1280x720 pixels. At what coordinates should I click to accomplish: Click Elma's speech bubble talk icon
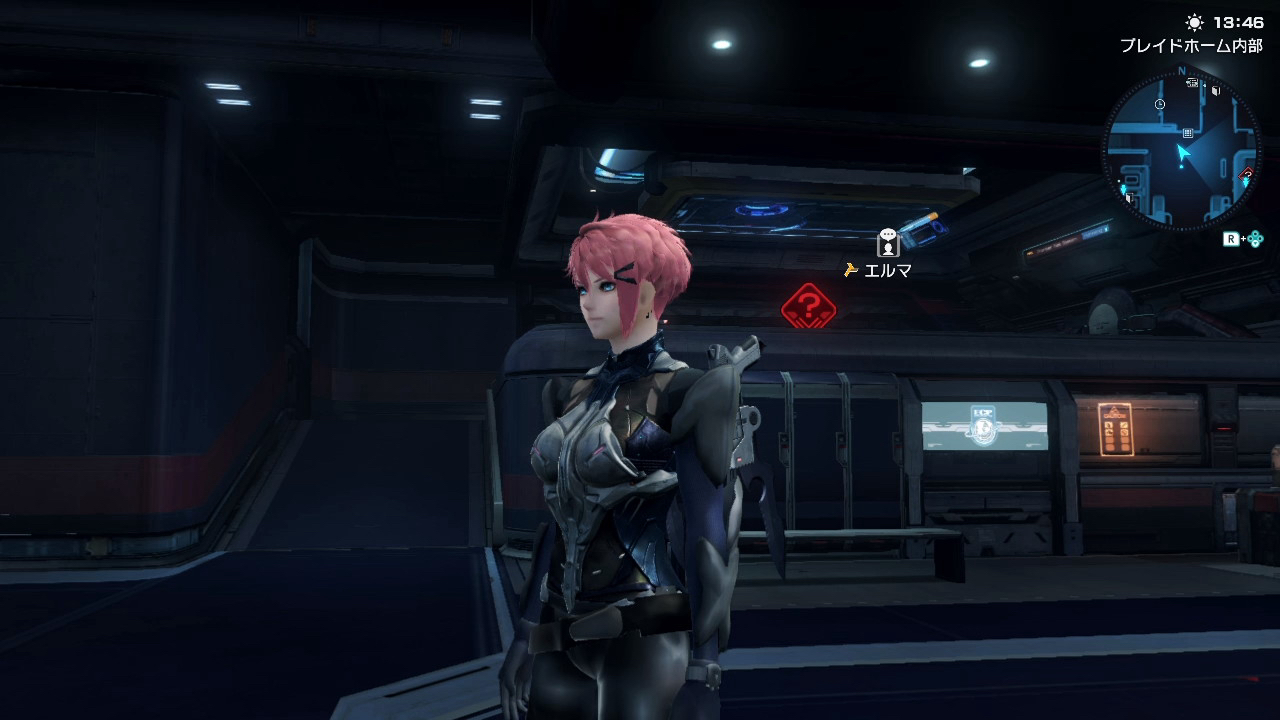click(887, 242)
